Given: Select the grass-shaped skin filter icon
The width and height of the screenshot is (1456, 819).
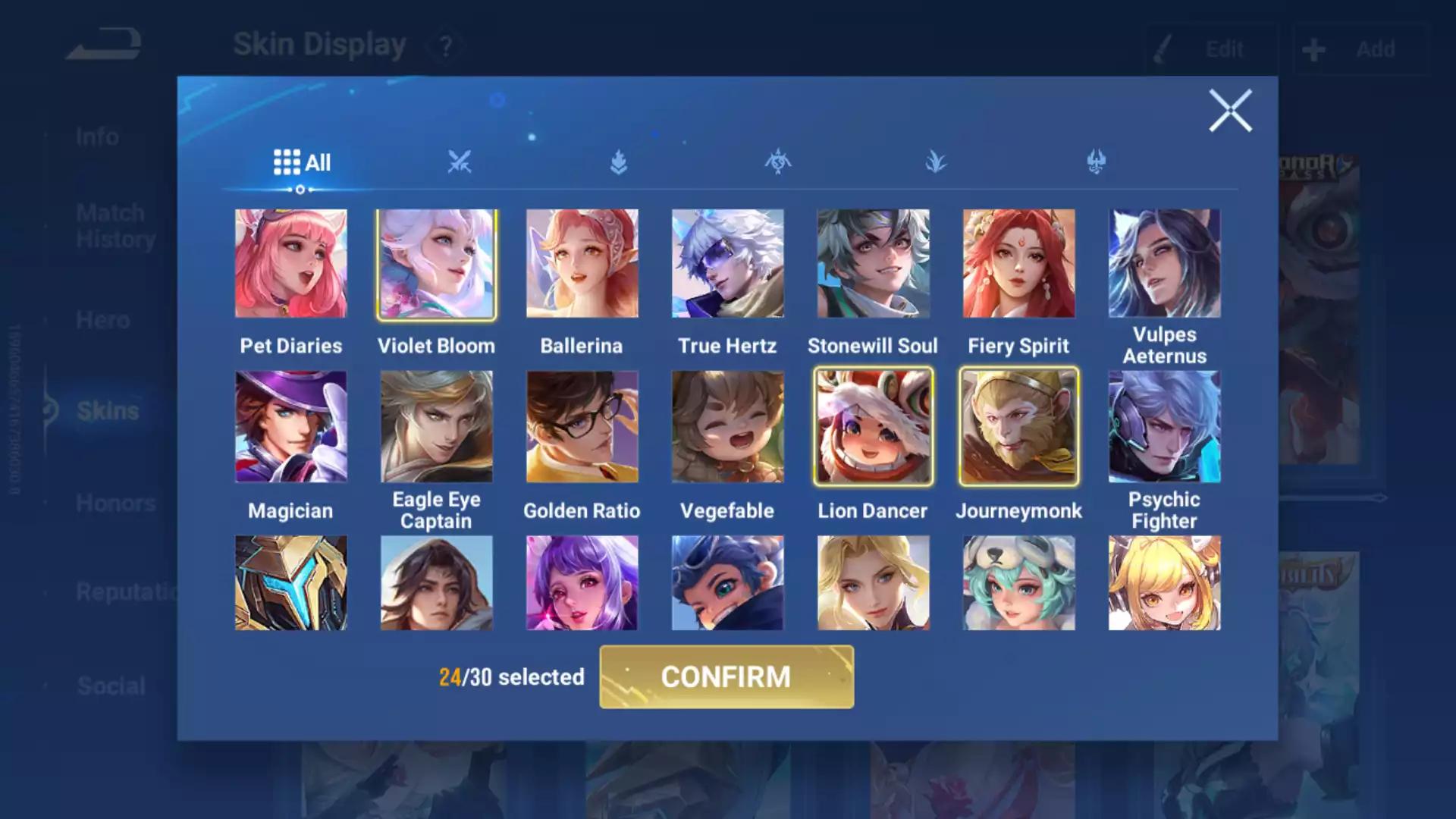Looking at the screenshot, I should [937, 162].
